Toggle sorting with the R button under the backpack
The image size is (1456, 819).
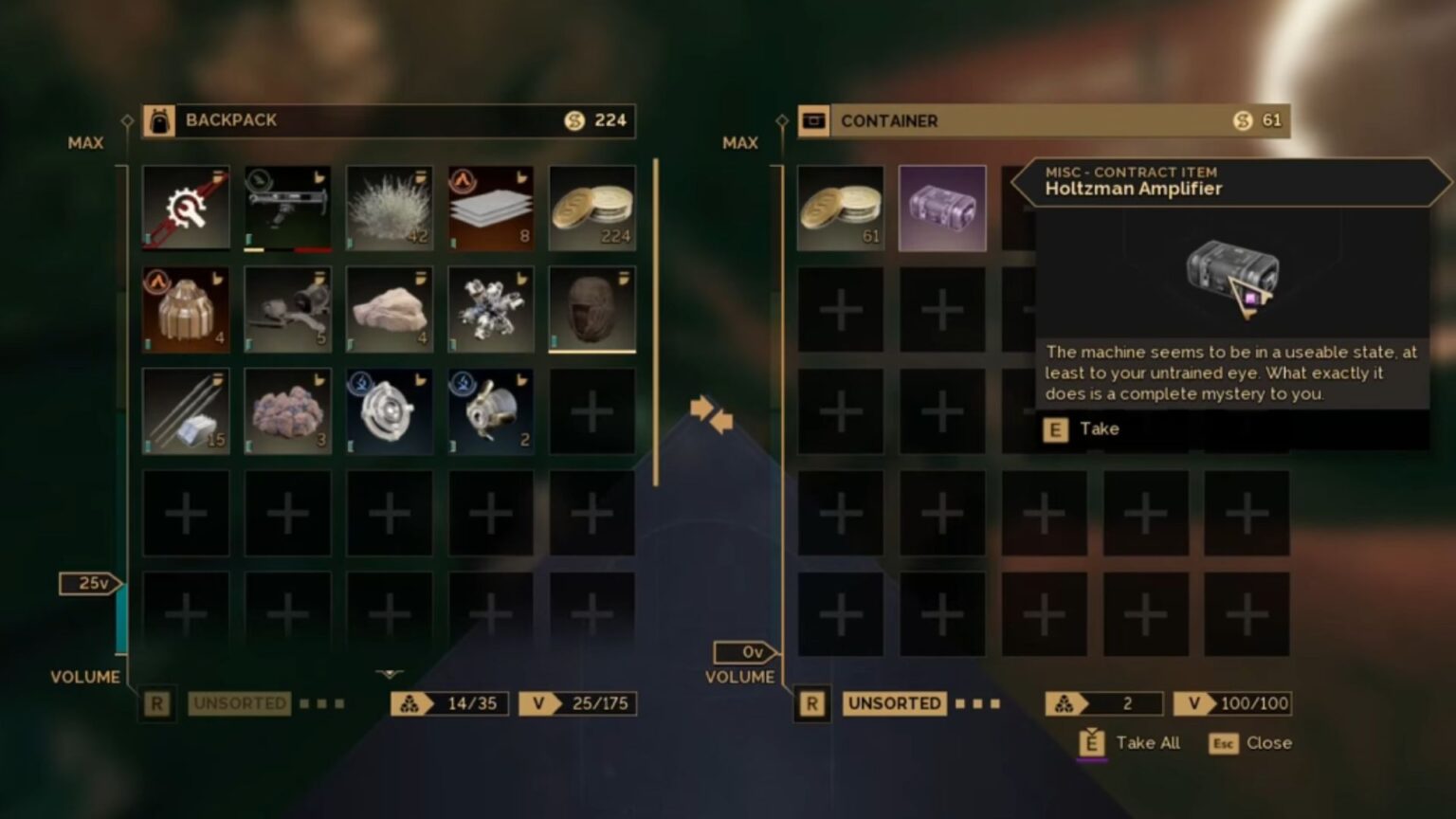(156, 703)
